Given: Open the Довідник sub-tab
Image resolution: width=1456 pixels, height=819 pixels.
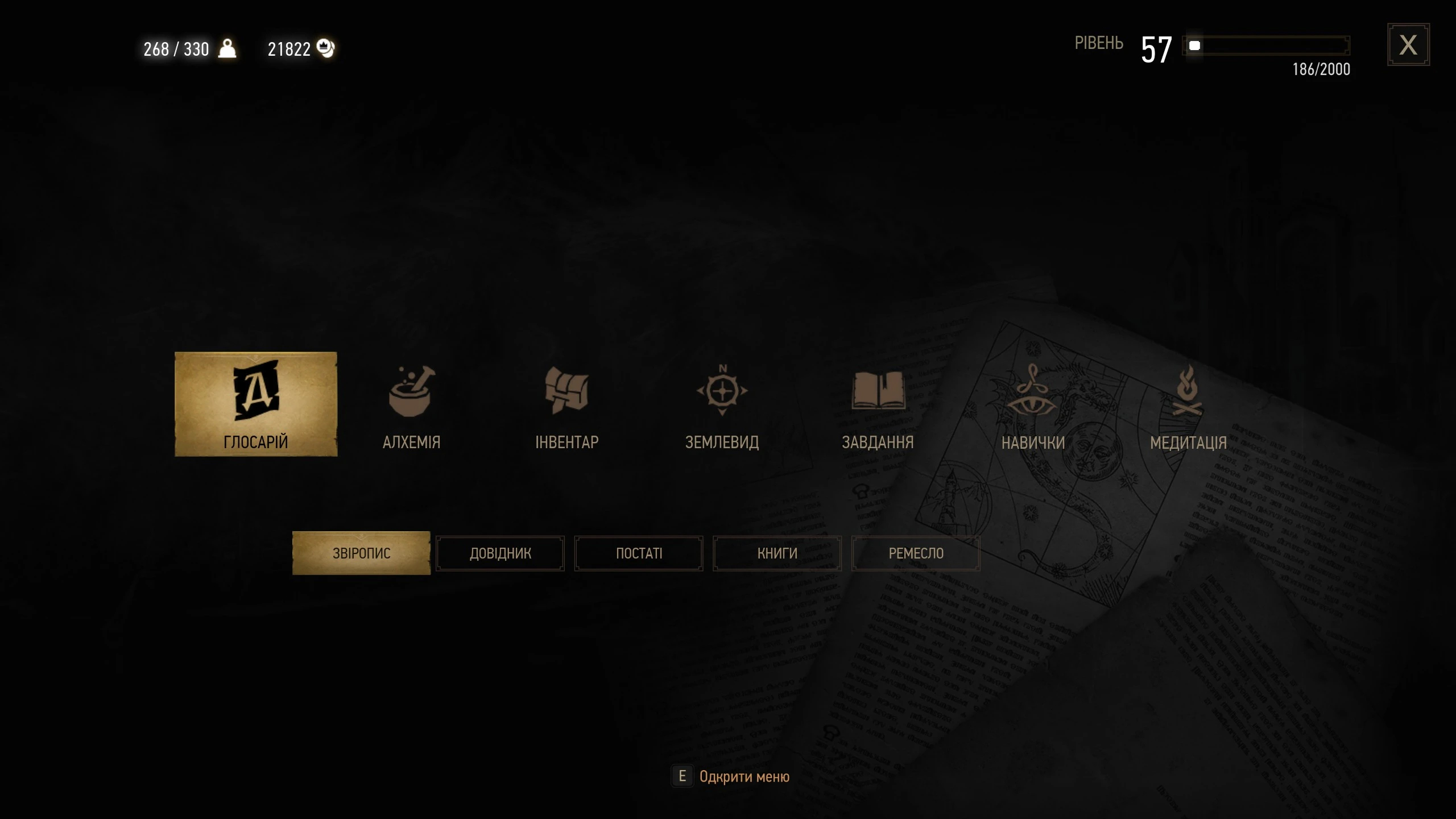Looking at the screenshot, I should pos(500,553).
